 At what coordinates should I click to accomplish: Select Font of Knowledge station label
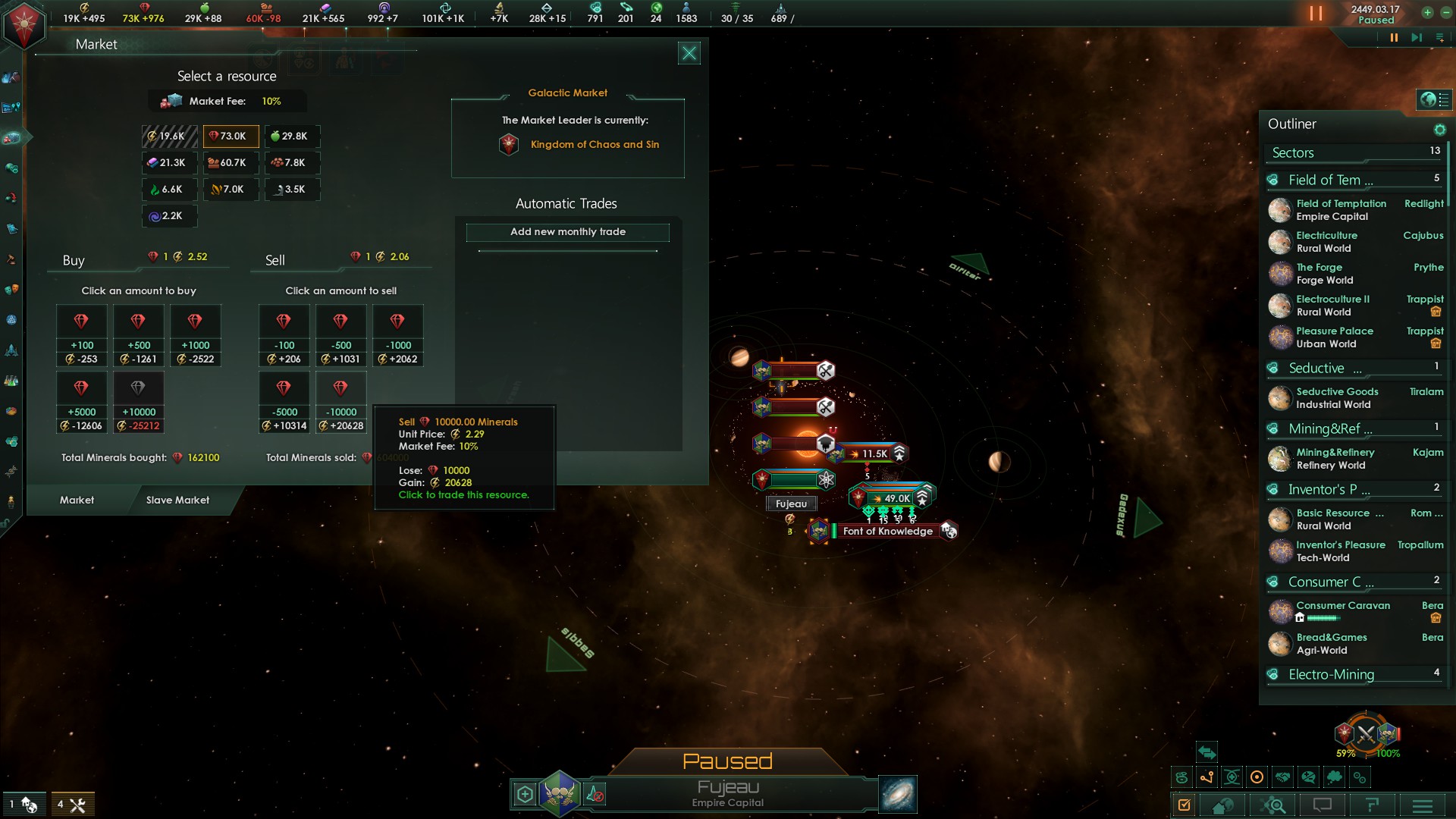pos(887,532)
